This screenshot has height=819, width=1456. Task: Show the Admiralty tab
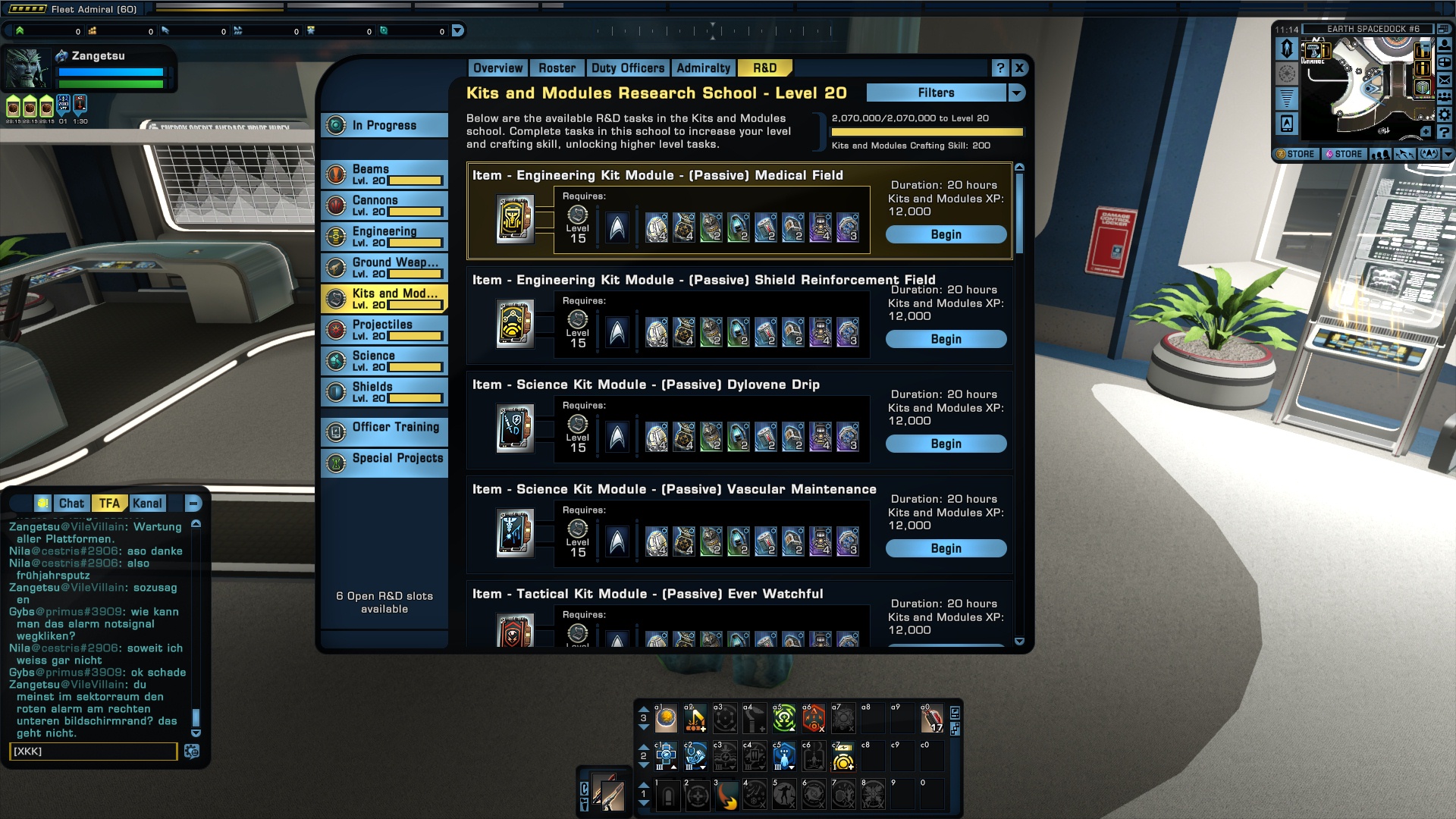(x=703, y=68)
